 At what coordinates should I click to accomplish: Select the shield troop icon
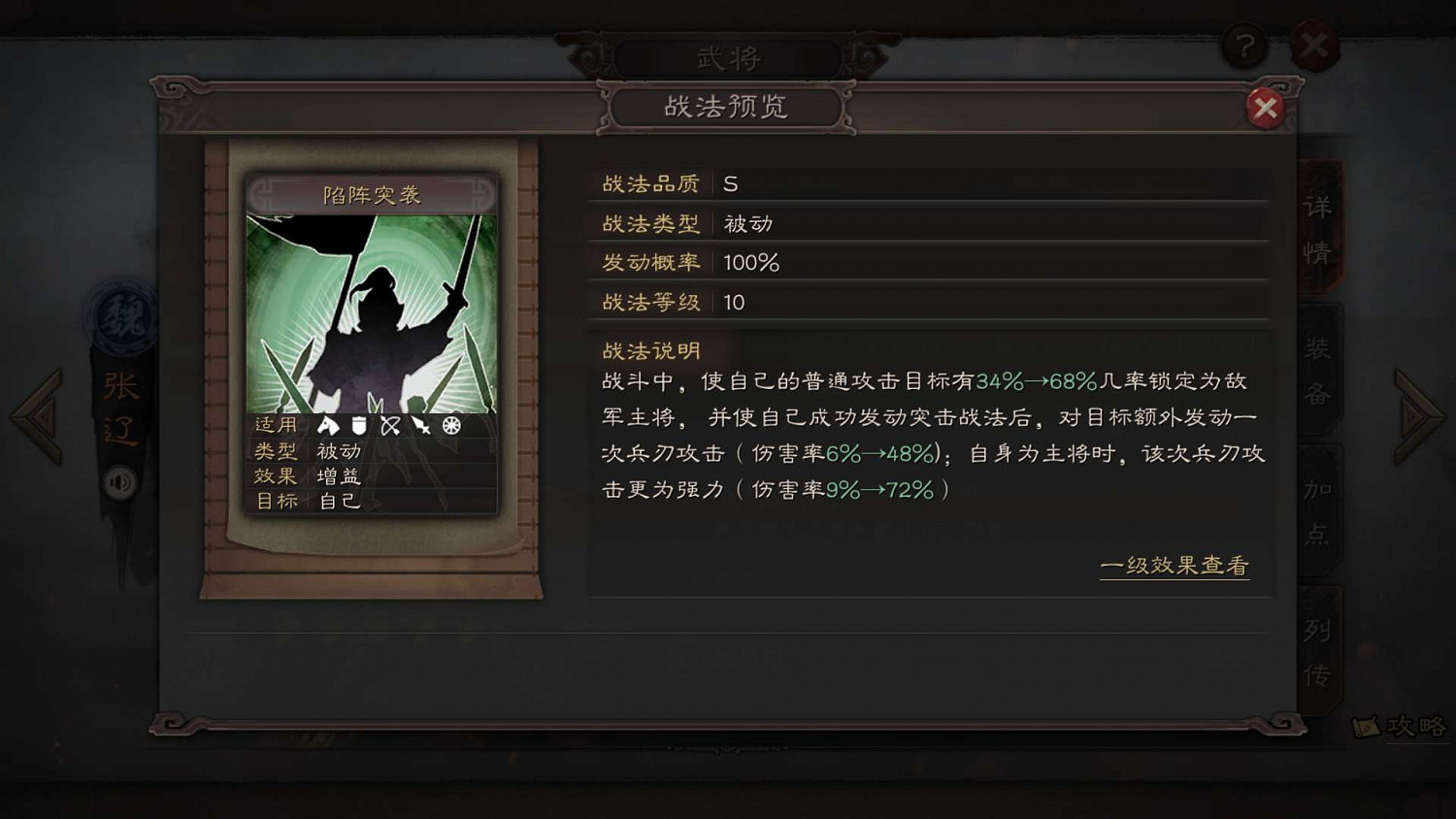point(359,425)
